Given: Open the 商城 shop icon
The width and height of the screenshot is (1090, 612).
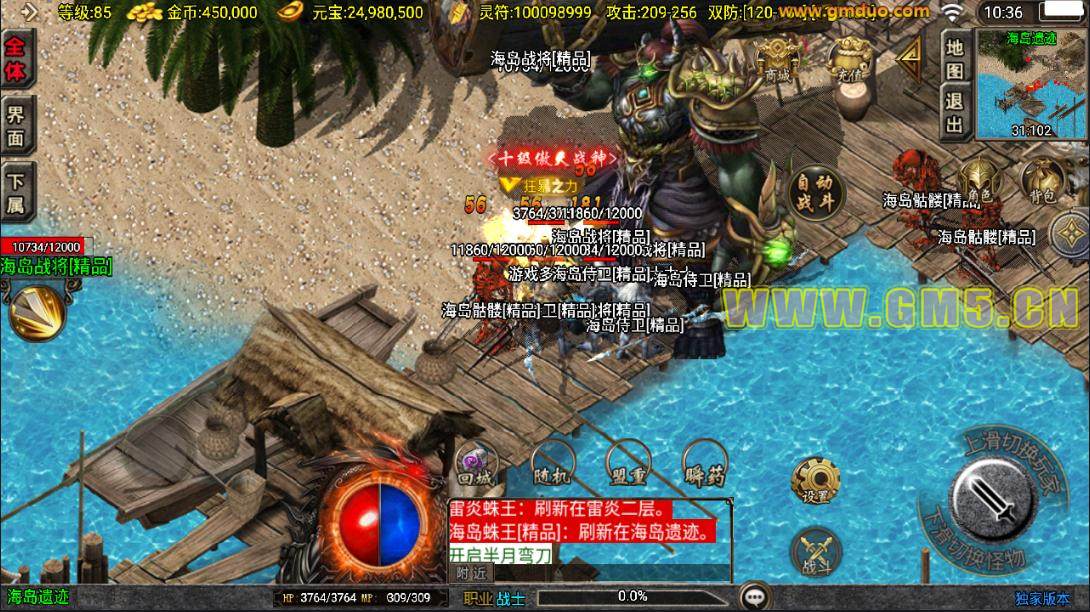Looking at the screenshot, I should 778,56.
